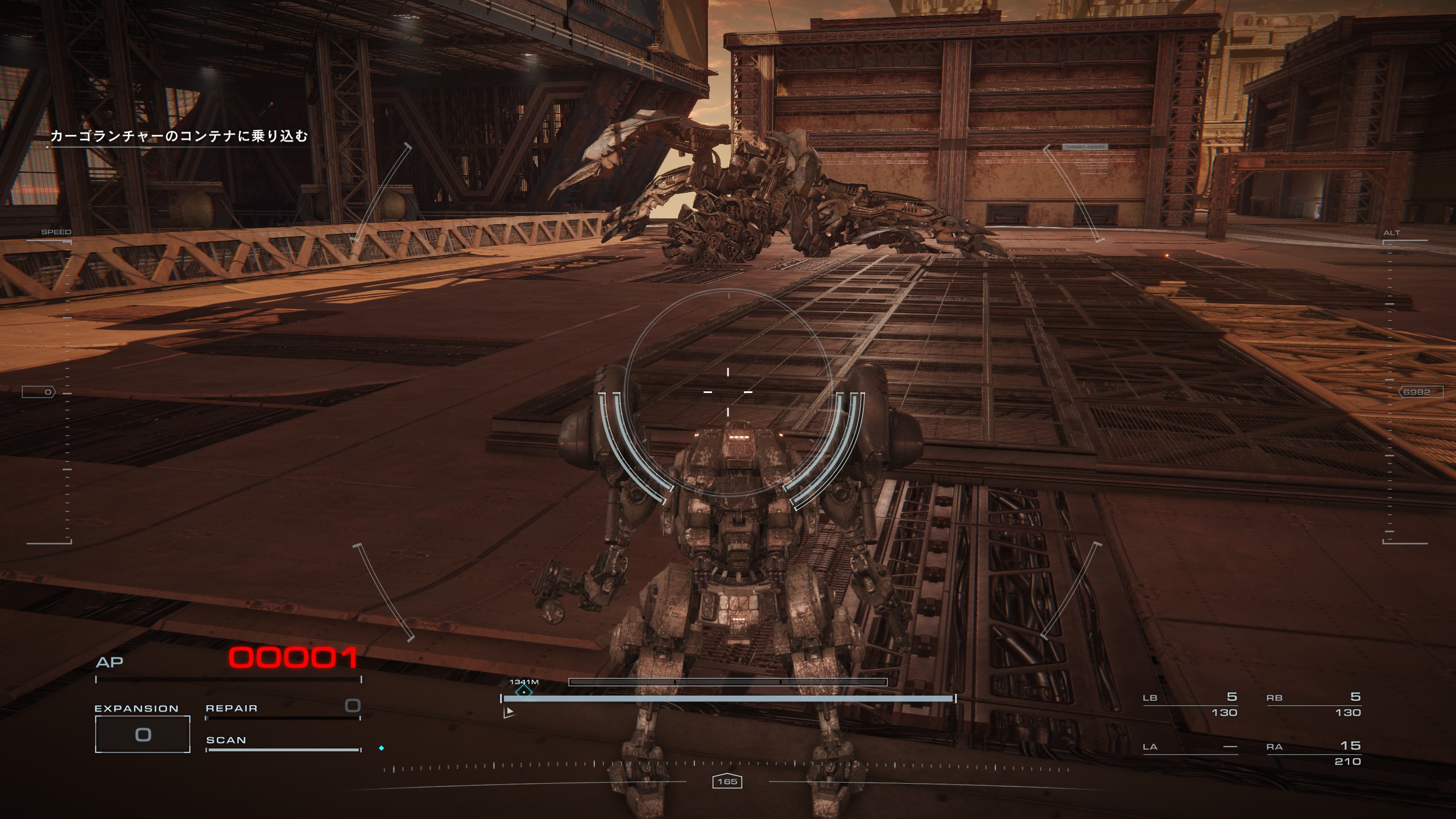1456x819 pixels.
Task: Choose the empty LA arm weapon slot
Action: (x=1190, y=747)
